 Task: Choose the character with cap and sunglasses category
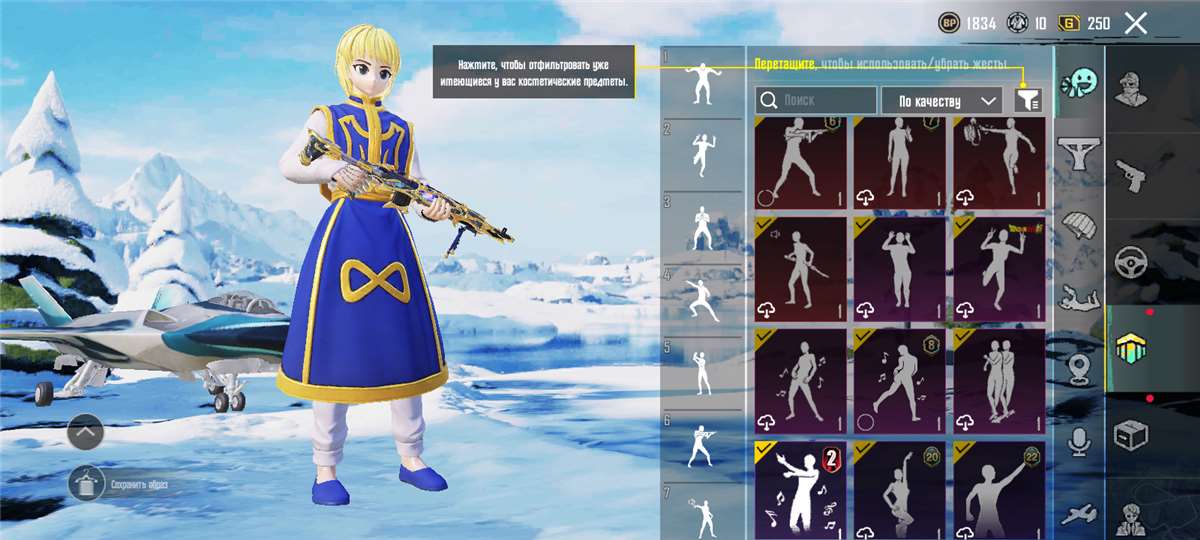pyautogui.click(x=1132, y=87)
